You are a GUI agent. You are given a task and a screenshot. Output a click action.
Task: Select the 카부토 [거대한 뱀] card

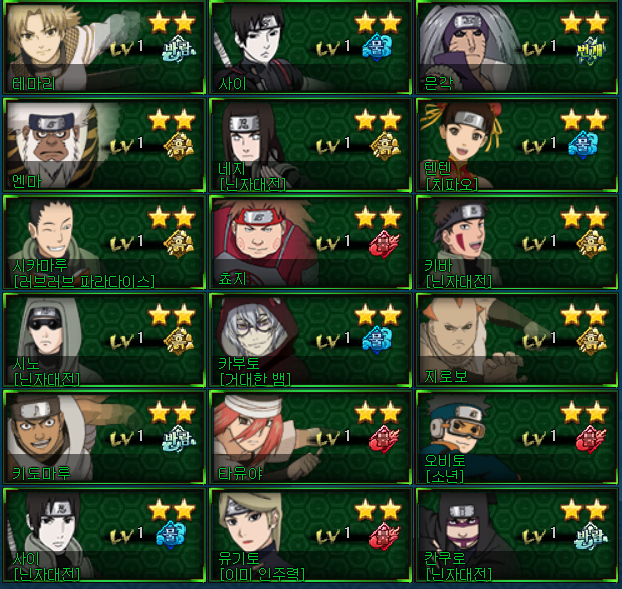[x=310, y=340]
